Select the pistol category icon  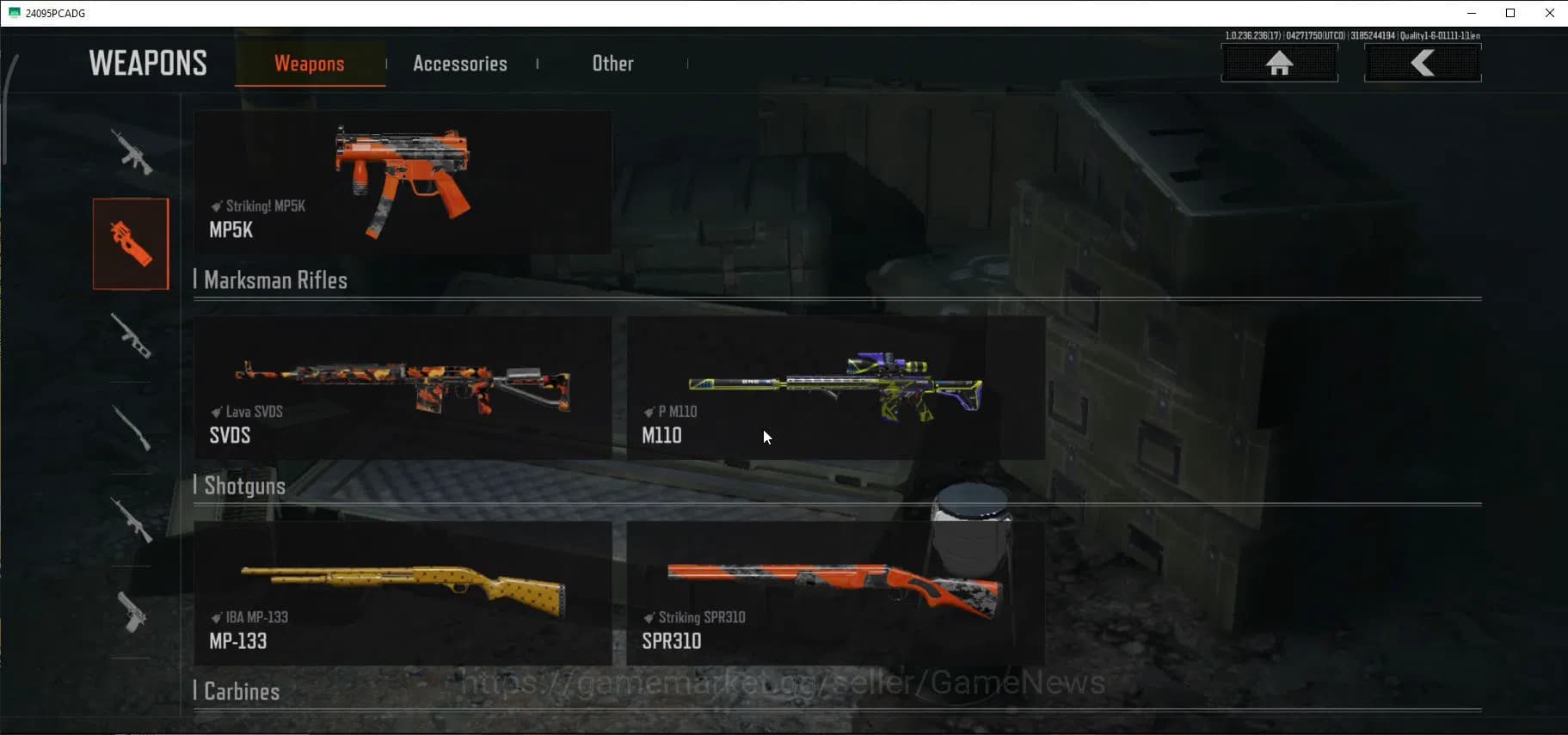tap(131, 612)
